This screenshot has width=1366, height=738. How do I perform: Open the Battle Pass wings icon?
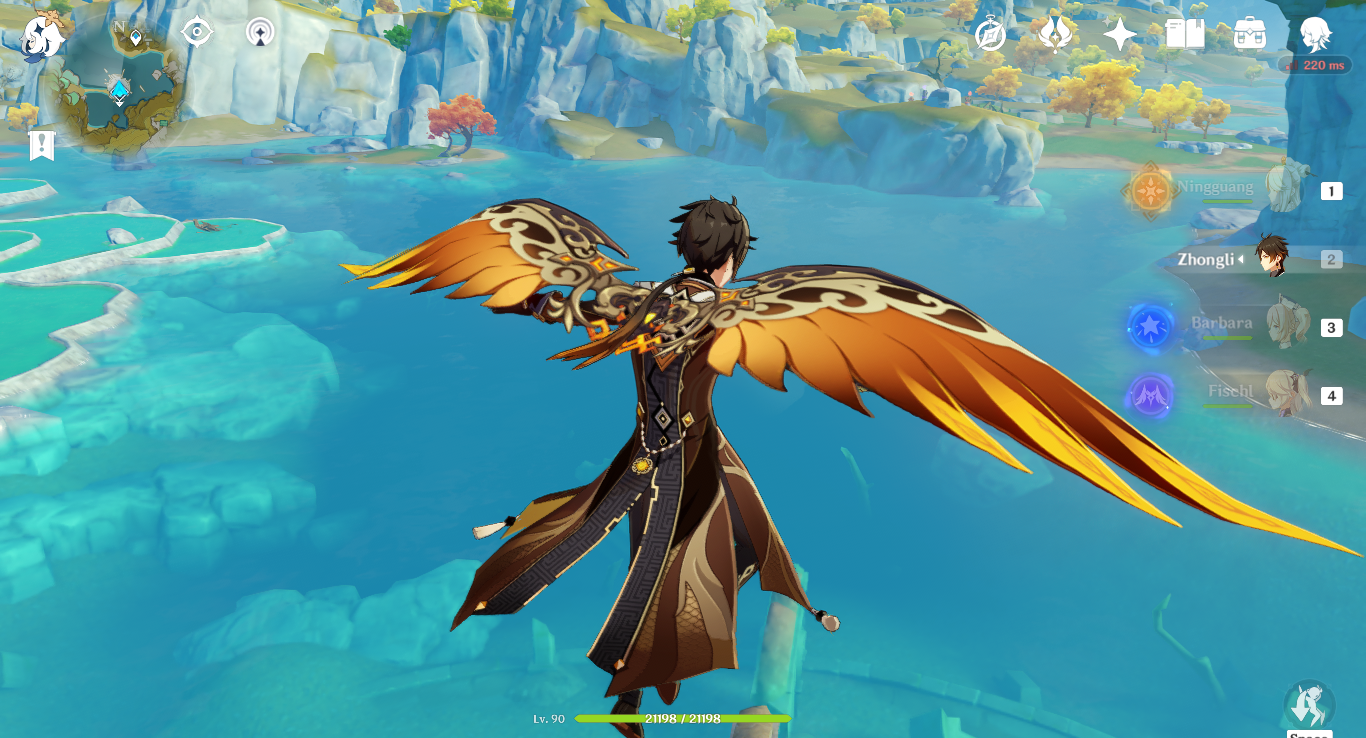tap(1053, 33)
